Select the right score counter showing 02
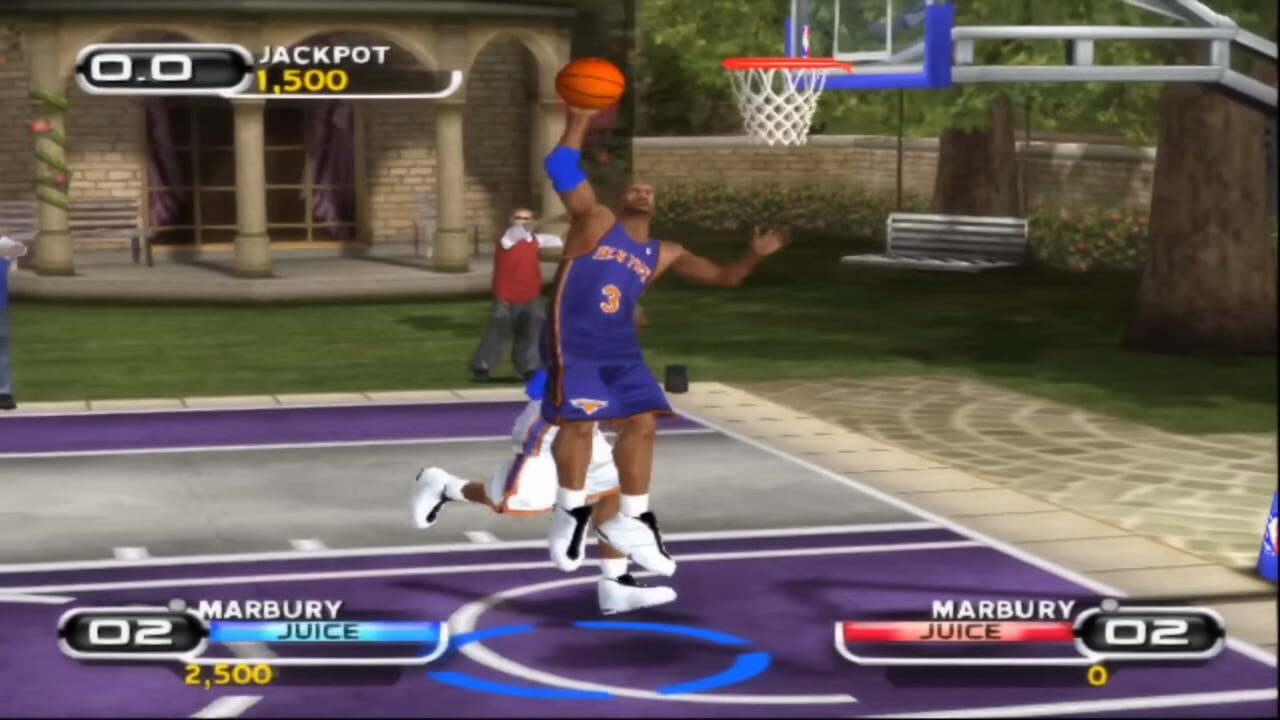 point(1147,632)
